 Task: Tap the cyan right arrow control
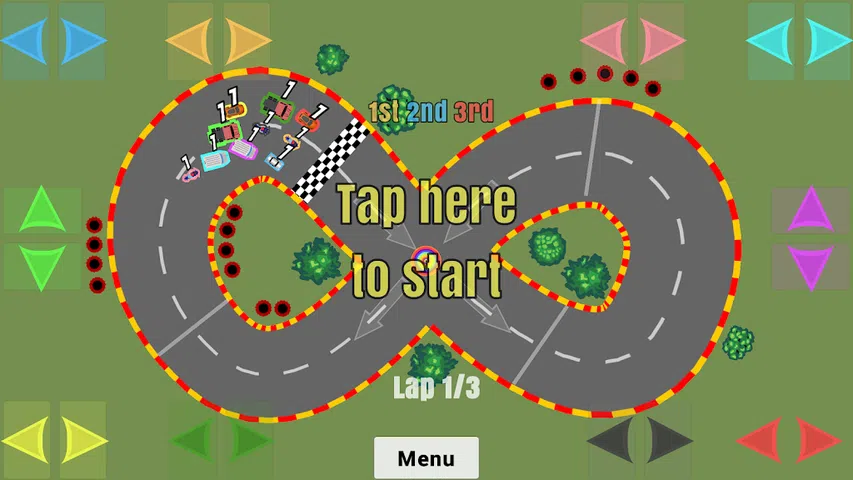827,41
